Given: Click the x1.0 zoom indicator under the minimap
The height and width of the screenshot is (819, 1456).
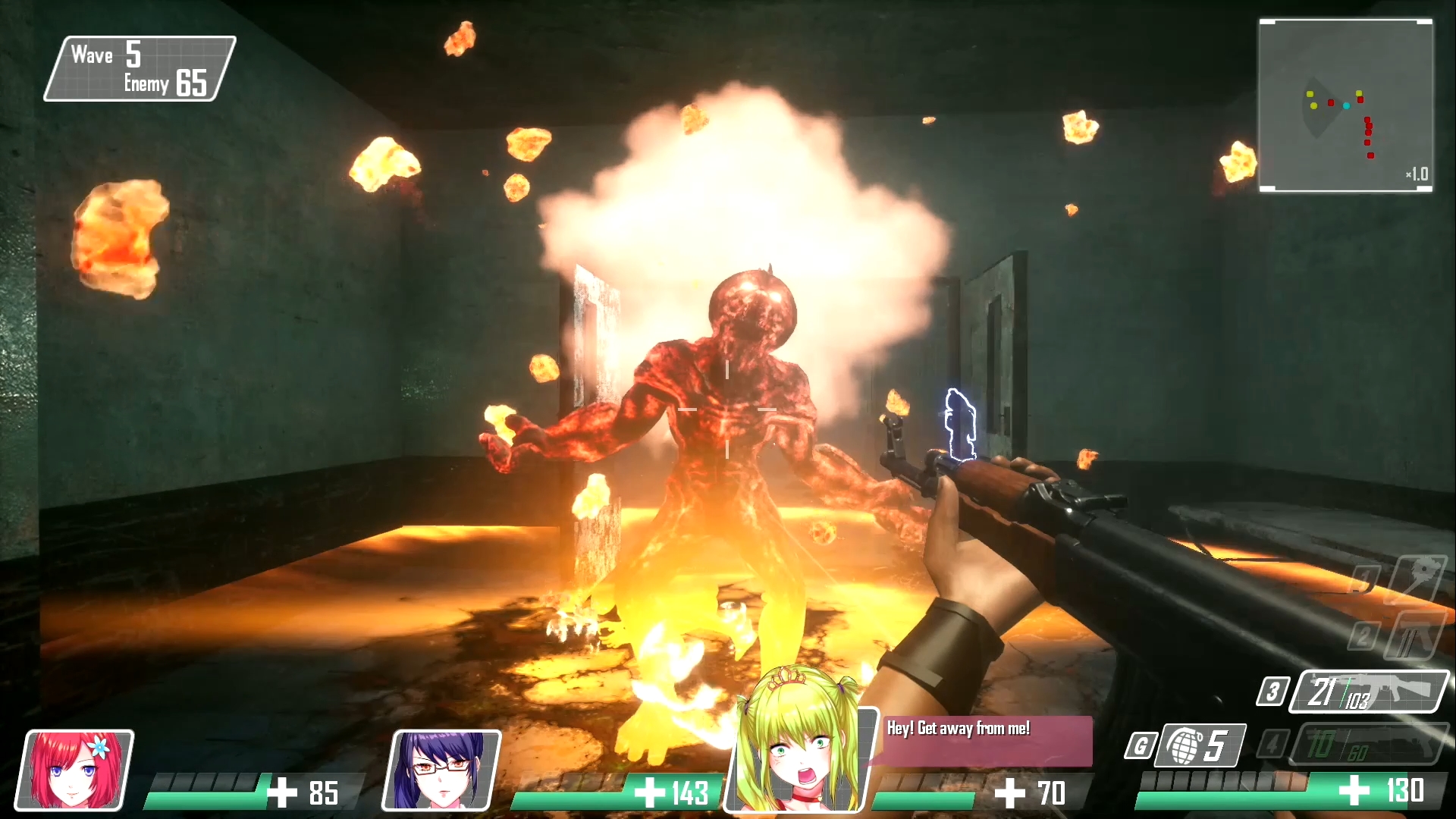Looking at the screenshot, I should tap(1419, 175).
